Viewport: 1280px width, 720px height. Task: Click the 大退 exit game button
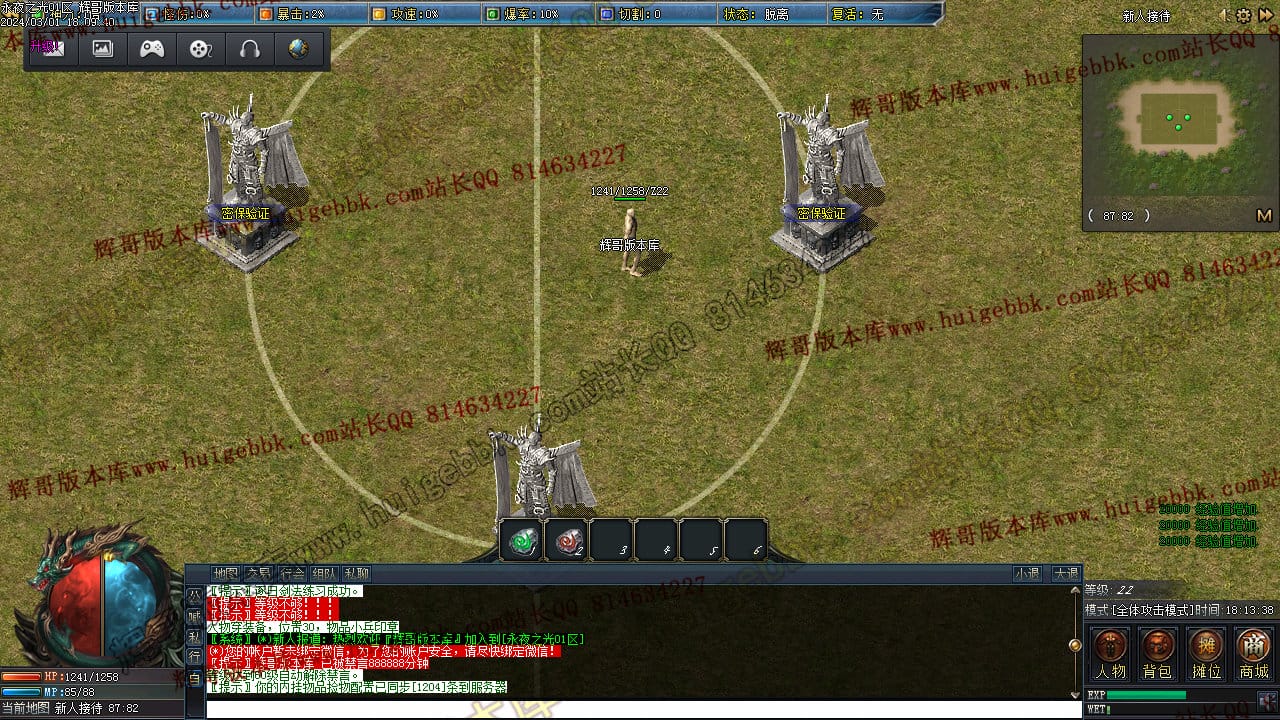click(1065, 574)
